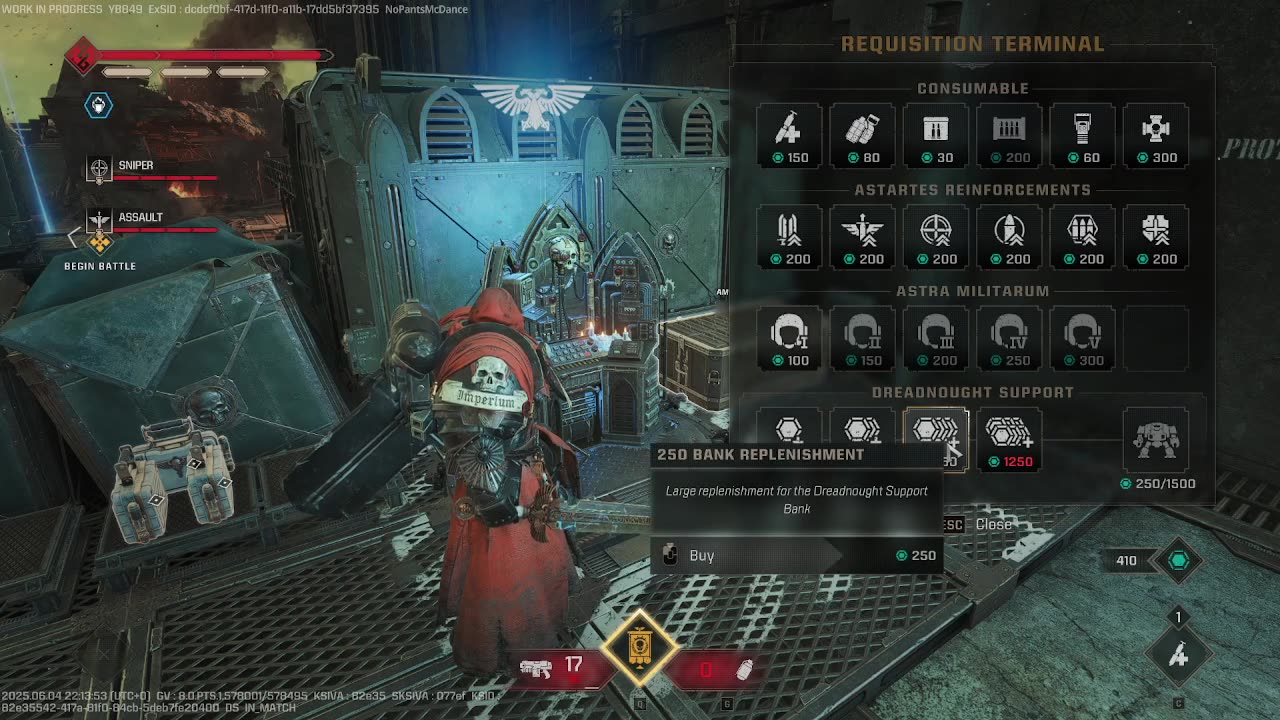Choose the 80-cost grenade bundle consumable
The image size is (1280, 720).
[x=862, y=135]
